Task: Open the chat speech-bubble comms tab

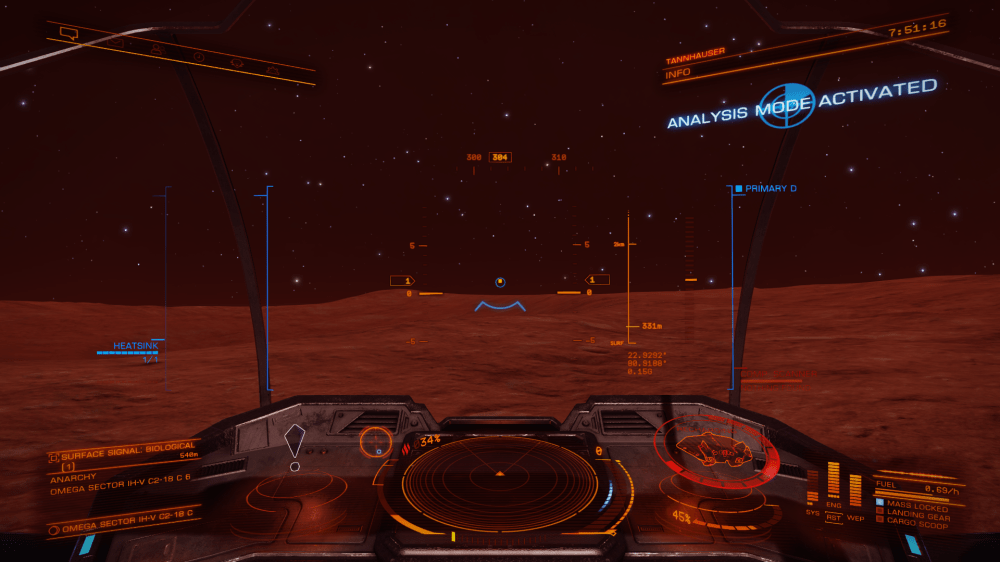Action: click(x=69, y=33)
